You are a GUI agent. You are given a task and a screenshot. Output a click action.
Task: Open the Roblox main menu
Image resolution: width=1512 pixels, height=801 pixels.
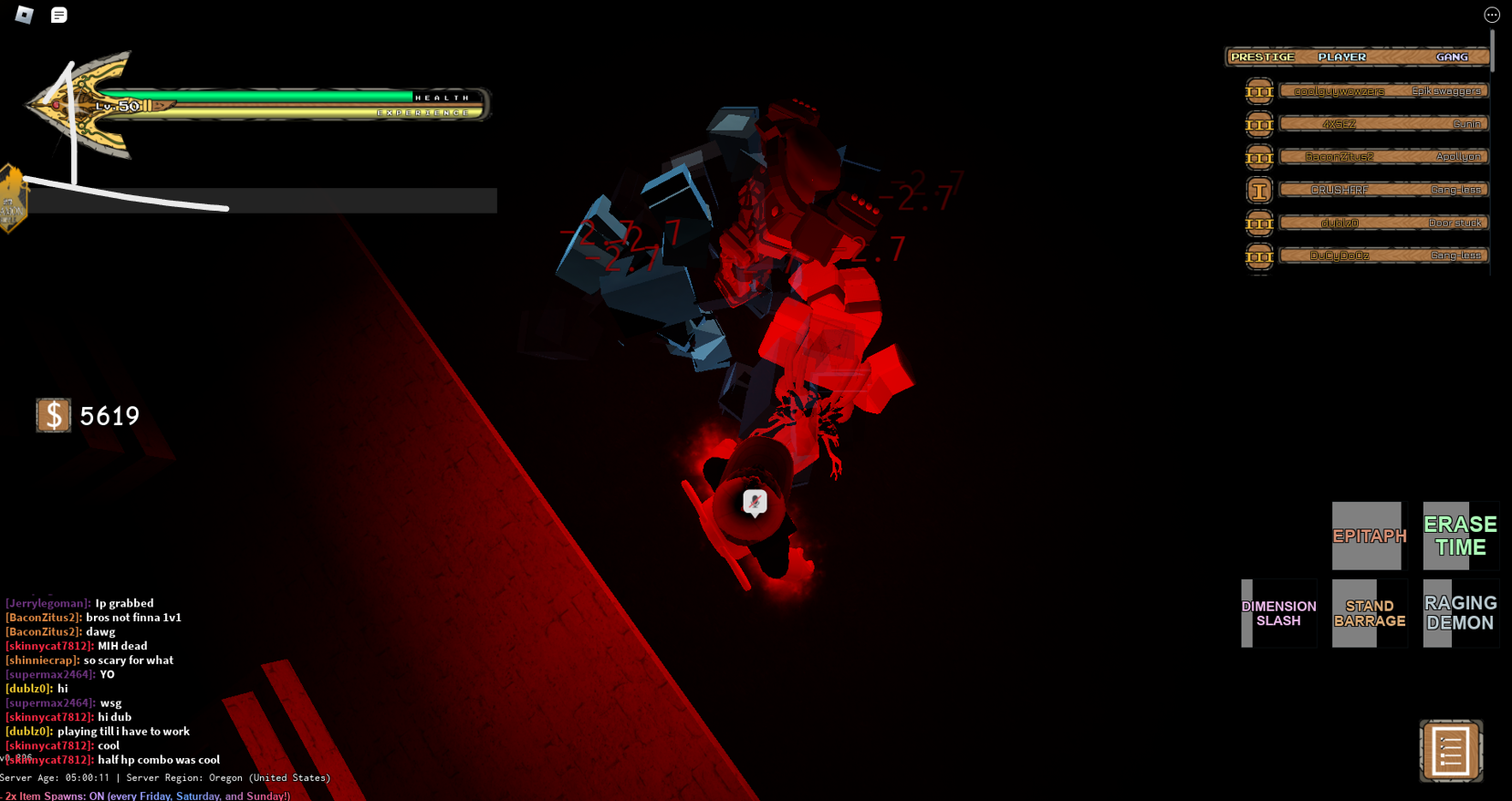point(25,15)
